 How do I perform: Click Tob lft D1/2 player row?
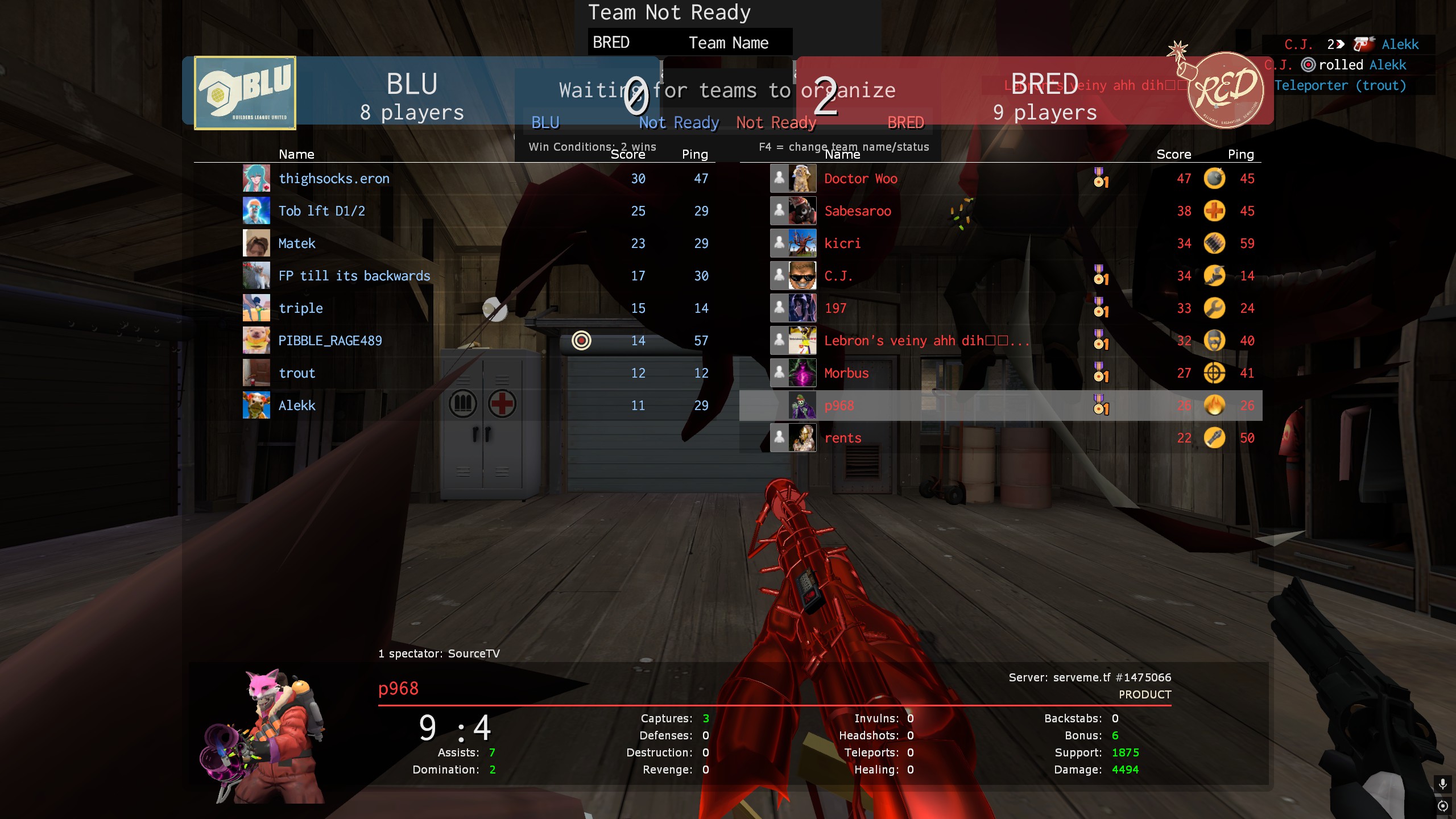(x=321, y=211)
